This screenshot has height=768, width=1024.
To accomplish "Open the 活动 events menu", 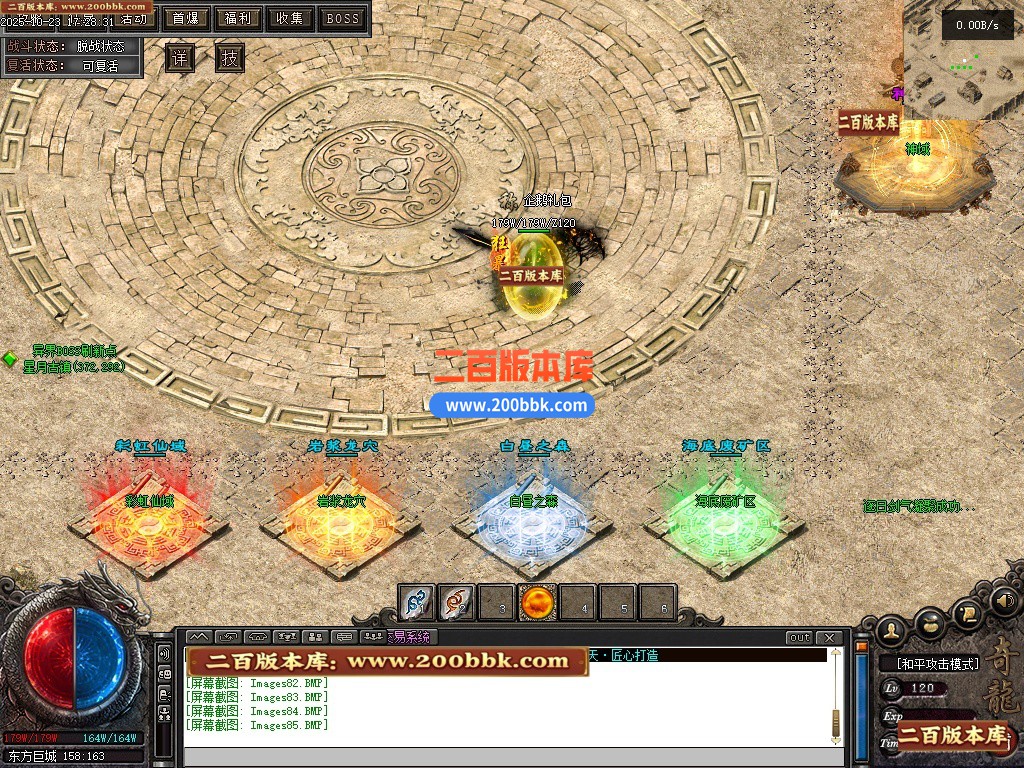I will (133, 18).
